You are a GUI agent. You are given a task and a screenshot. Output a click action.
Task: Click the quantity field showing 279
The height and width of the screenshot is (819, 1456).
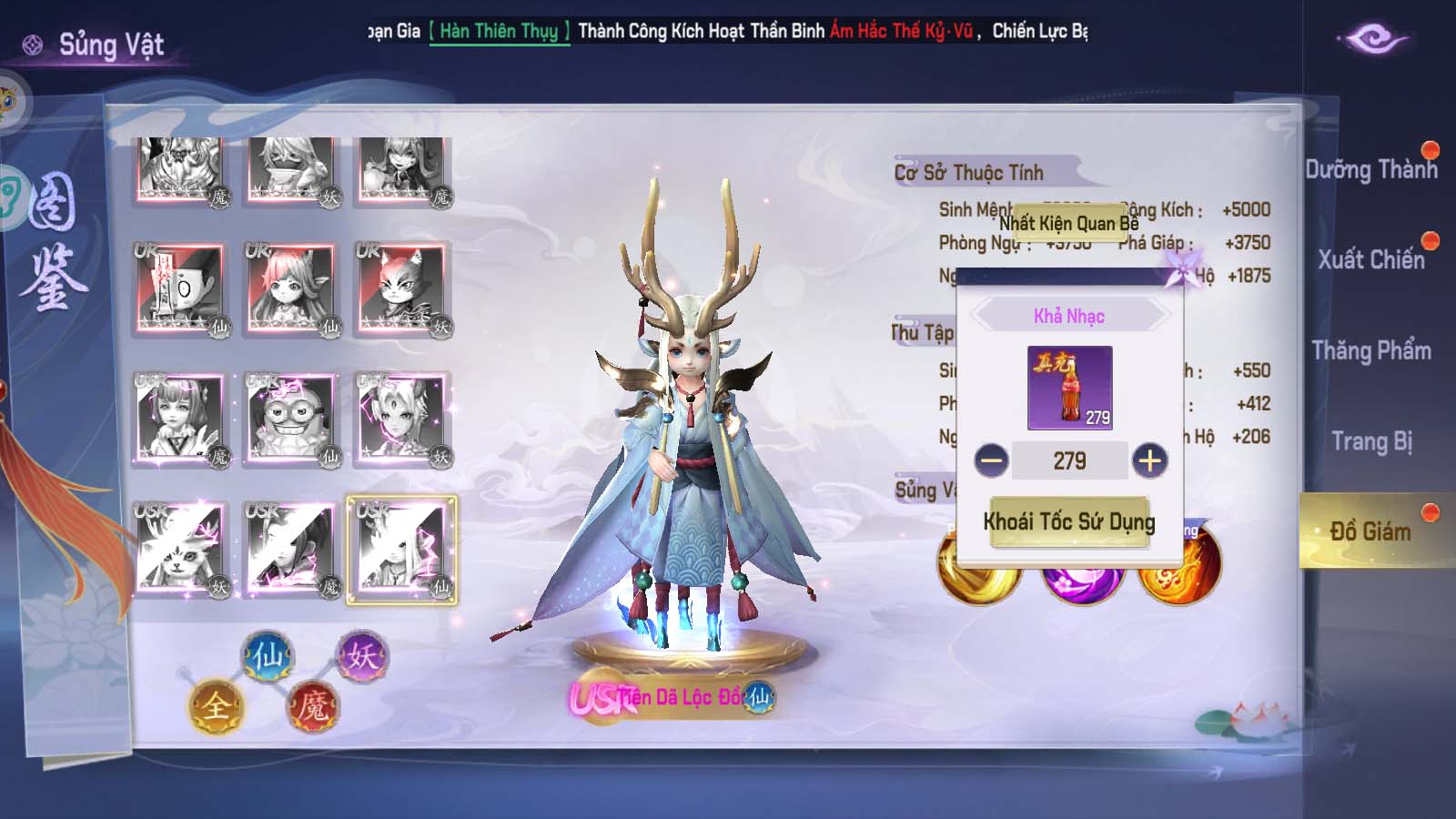[x=1069, y=460]
